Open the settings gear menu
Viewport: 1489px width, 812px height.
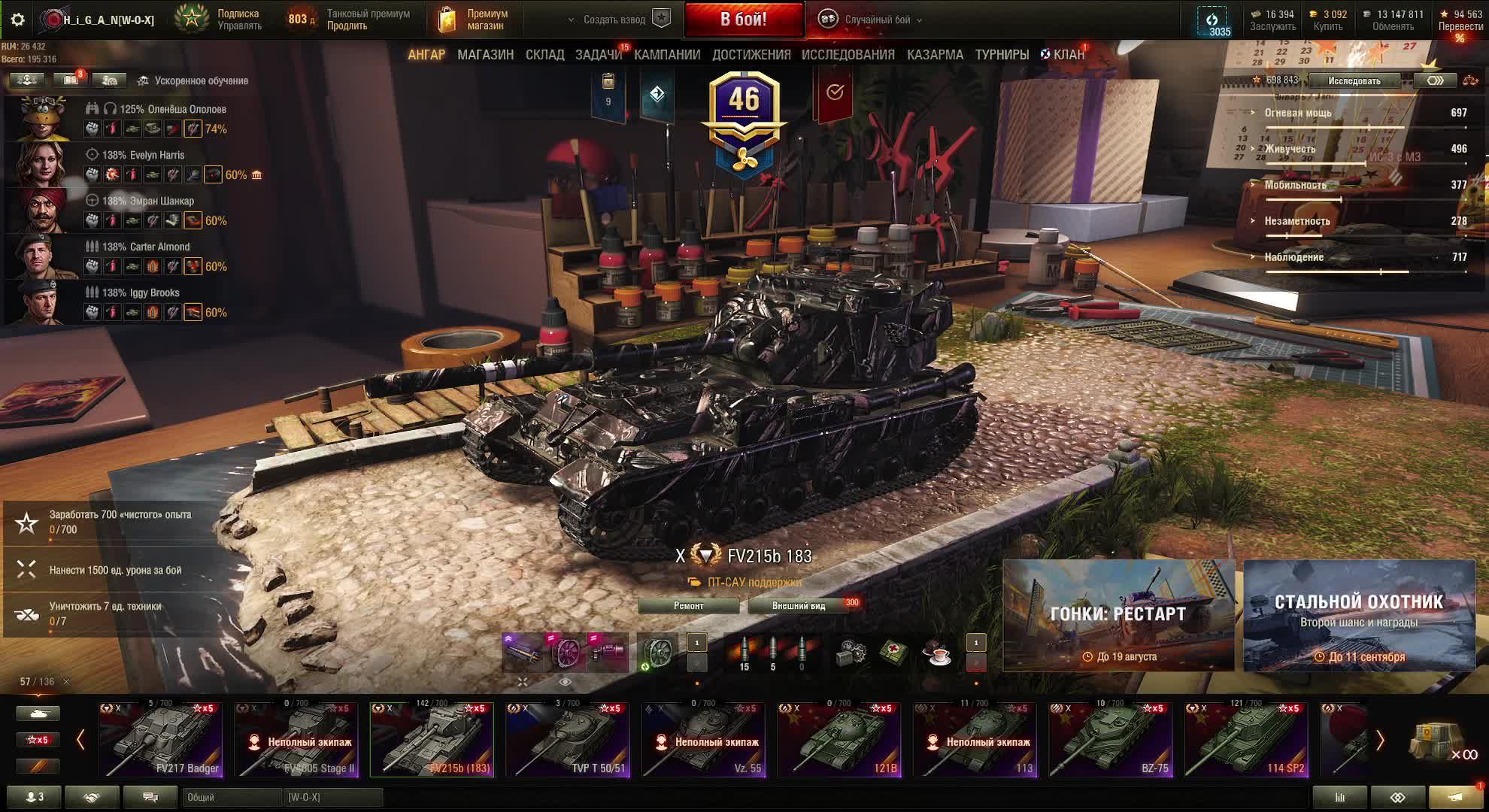coord(17,20)
